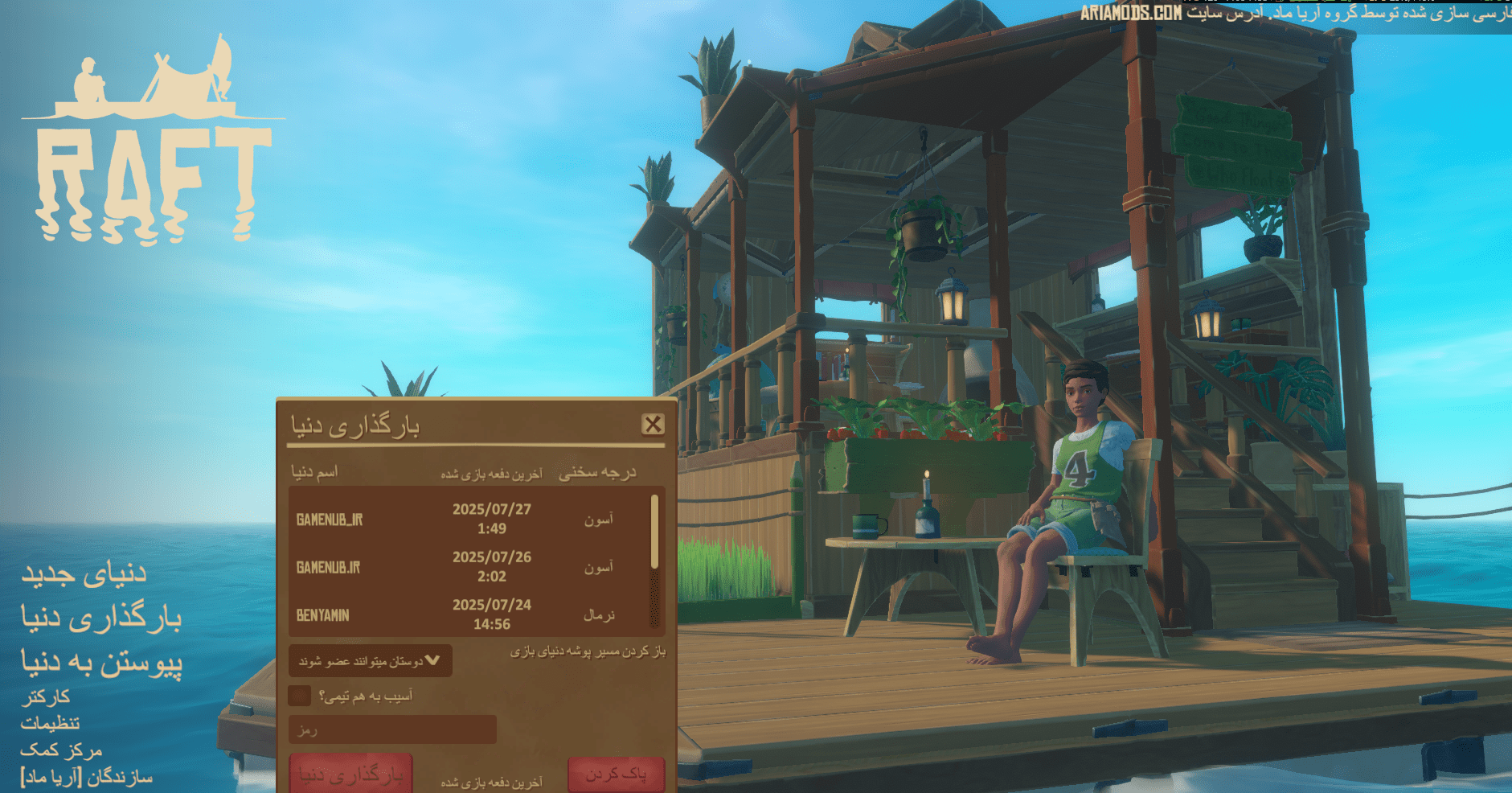The height and width of the screenshot is (793, 1512).
Task: Open Settings (تنظیمات) from the main menu
Action: [x=50, y=723]
